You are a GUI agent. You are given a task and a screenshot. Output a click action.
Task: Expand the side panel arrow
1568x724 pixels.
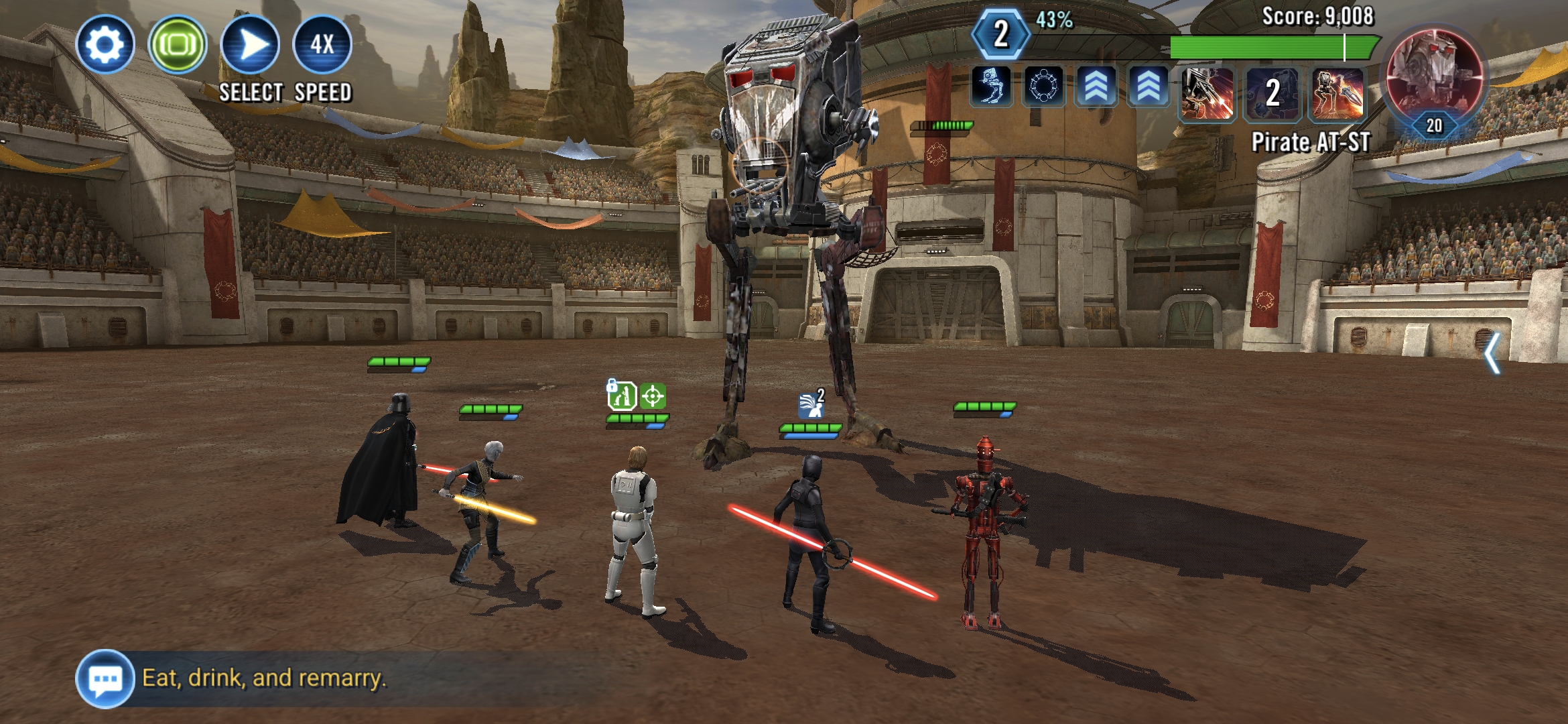[1492, 353]
